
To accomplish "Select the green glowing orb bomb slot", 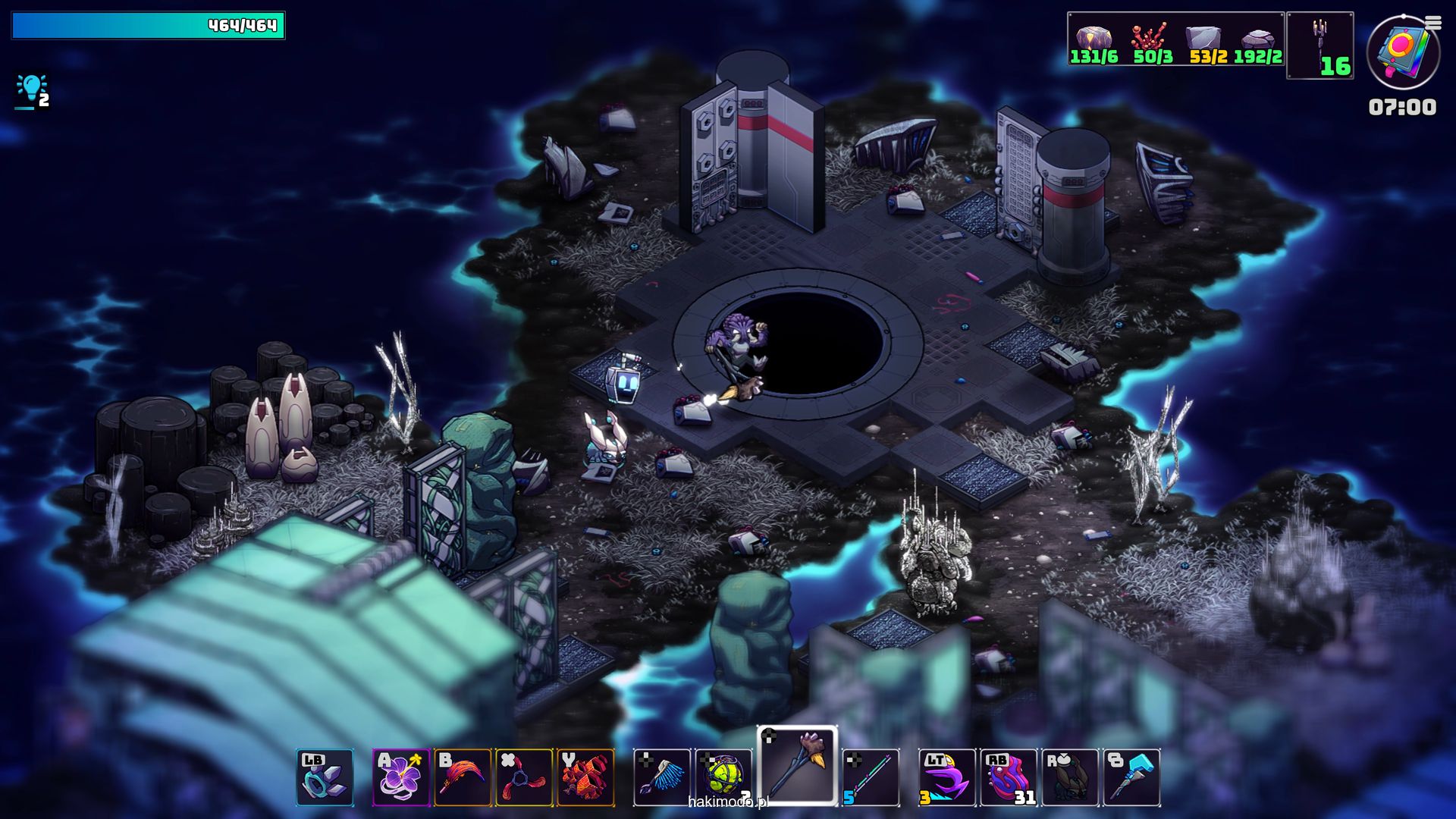I will click(723, 777).
